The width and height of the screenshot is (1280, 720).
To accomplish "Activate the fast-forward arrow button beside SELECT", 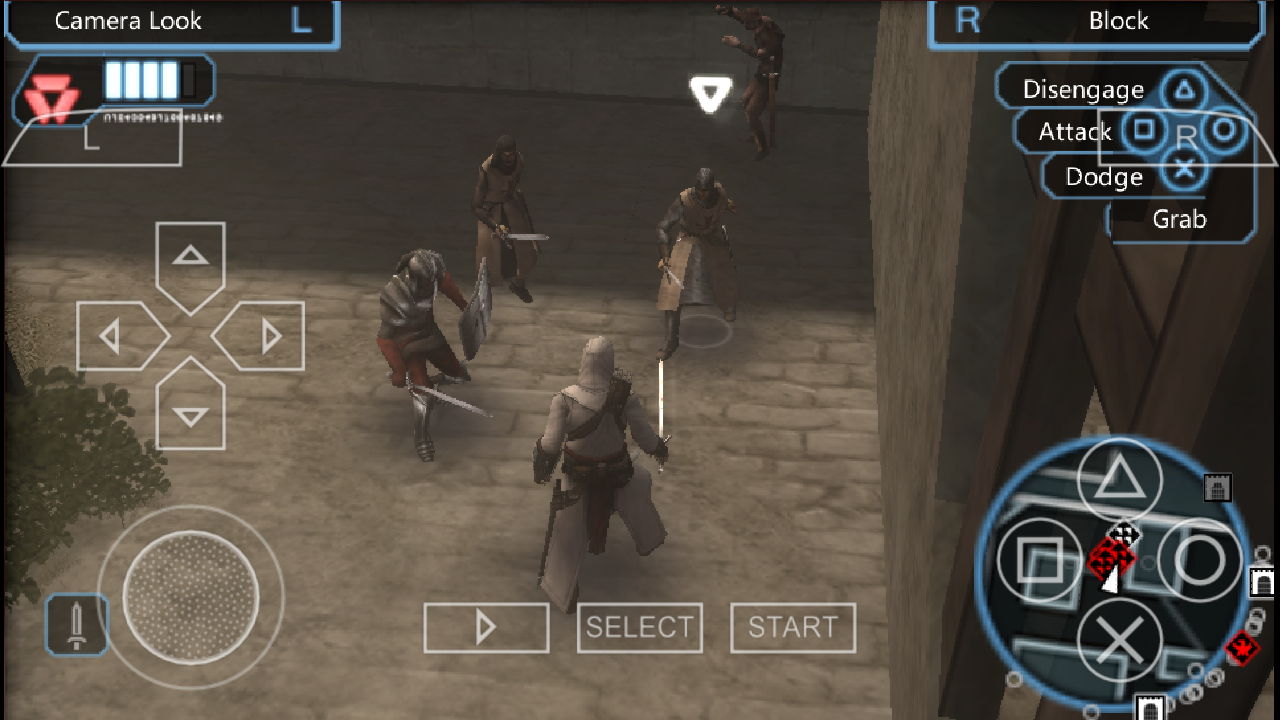I will tap(486, 628).
